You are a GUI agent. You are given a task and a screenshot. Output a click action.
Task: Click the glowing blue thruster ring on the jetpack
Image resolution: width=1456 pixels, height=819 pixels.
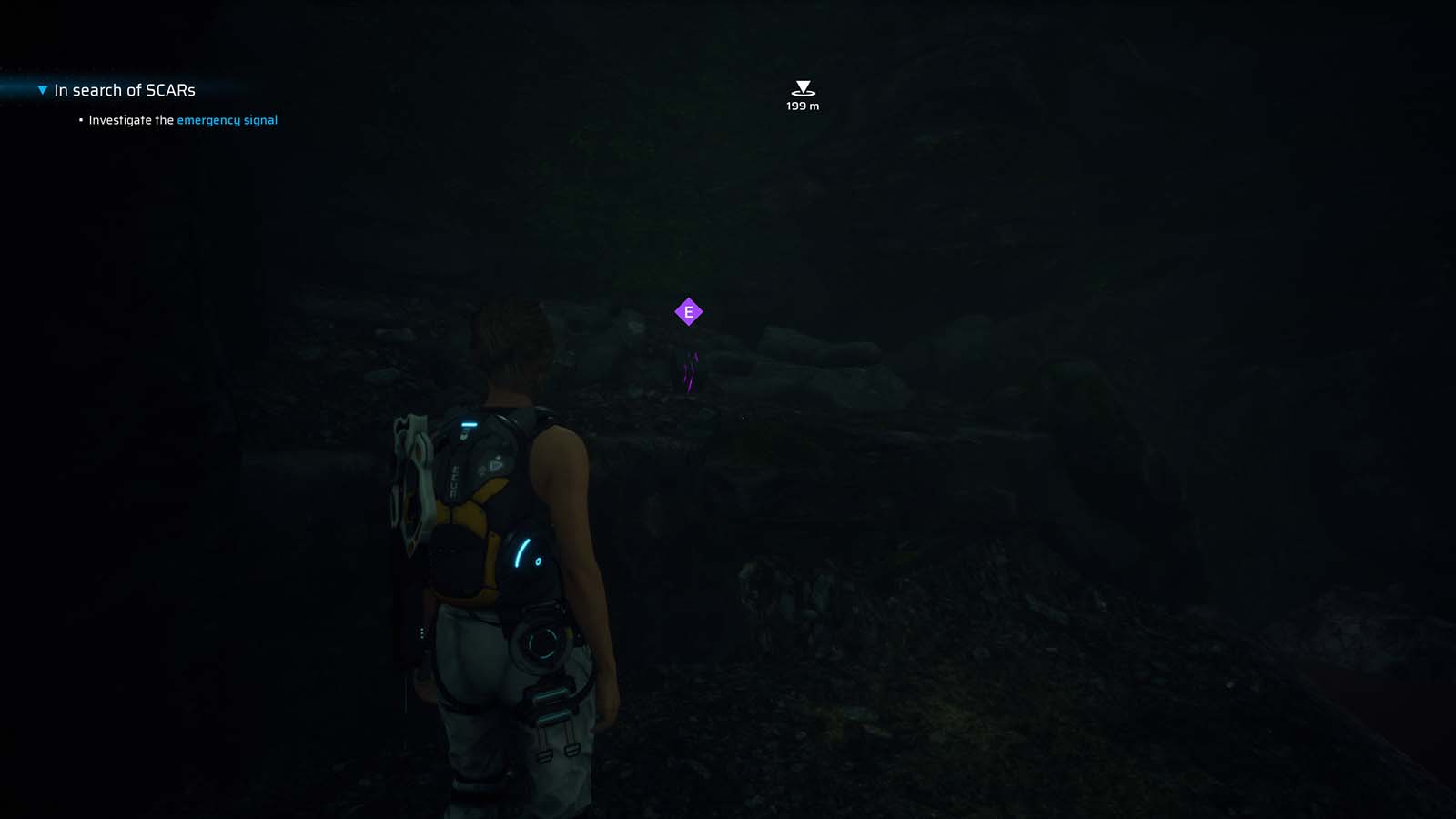(541, 644)
